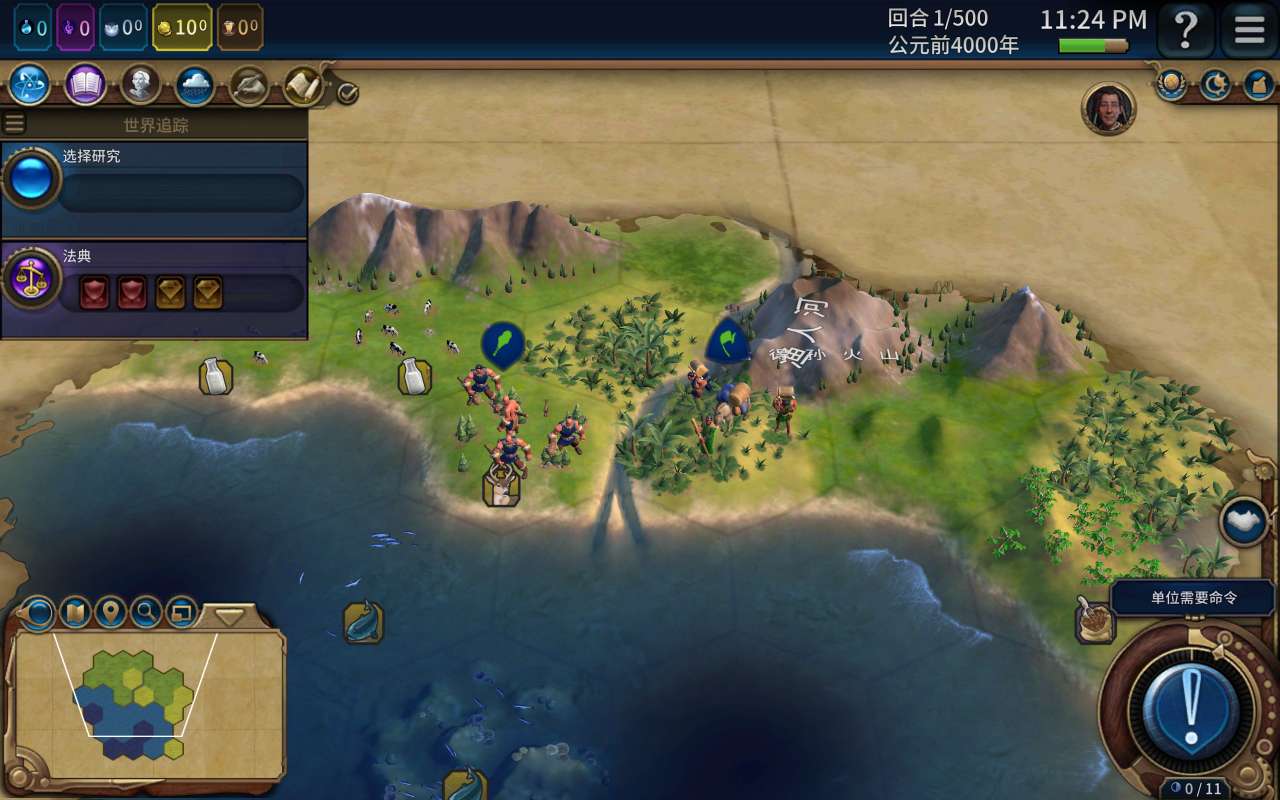Open the technology tree atom icon
Screen dimensions: 1280x800
pyautogui.click(x=30, y=86)
